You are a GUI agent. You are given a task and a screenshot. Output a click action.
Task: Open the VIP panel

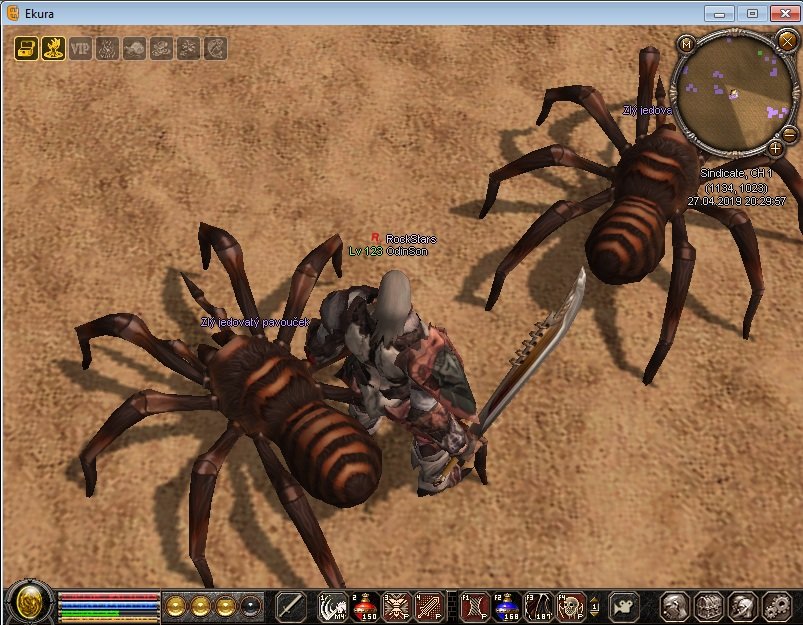click(80, 48)
